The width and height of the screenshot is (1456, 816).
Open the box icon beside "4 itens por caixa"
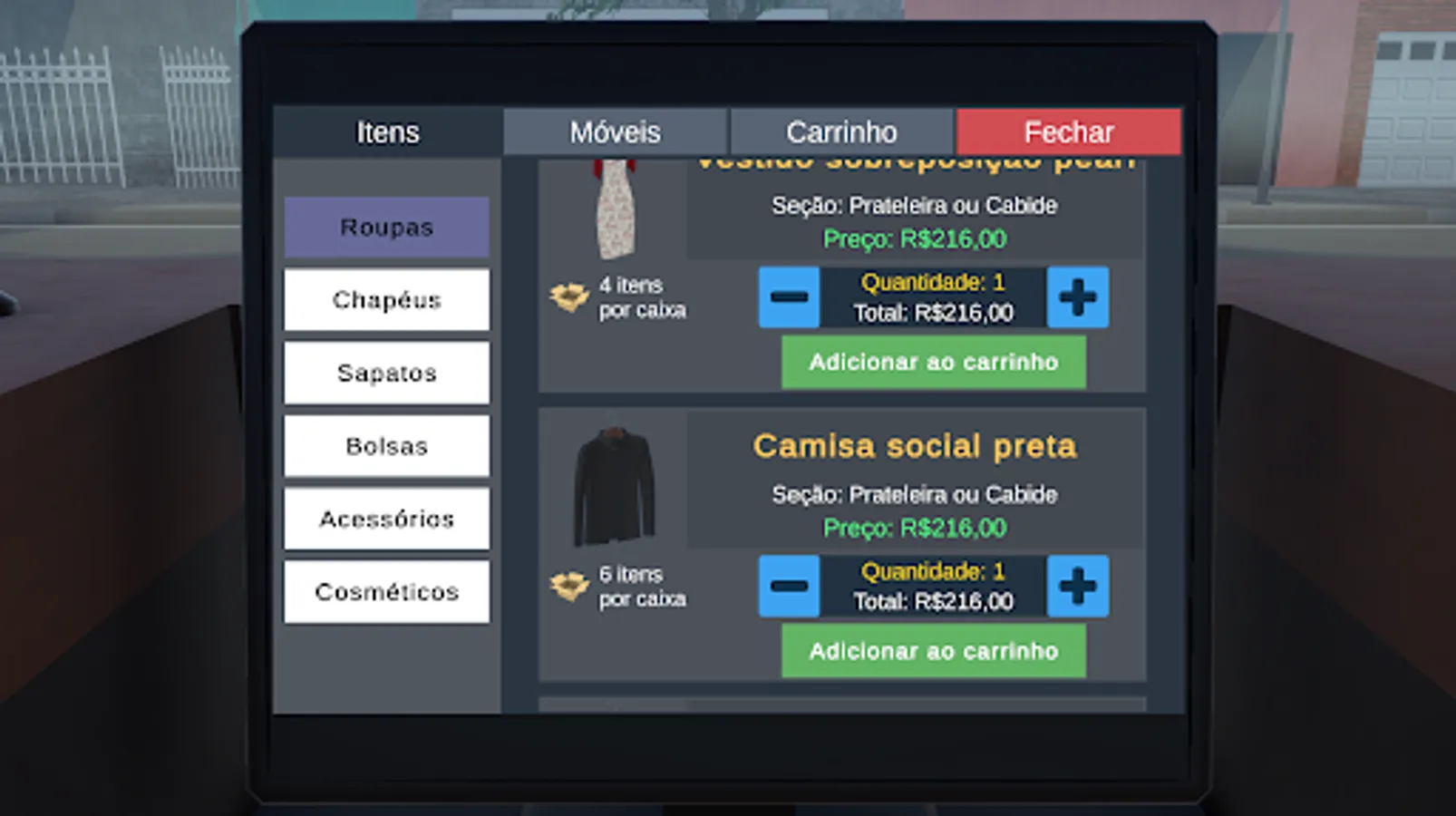(568, 297)
